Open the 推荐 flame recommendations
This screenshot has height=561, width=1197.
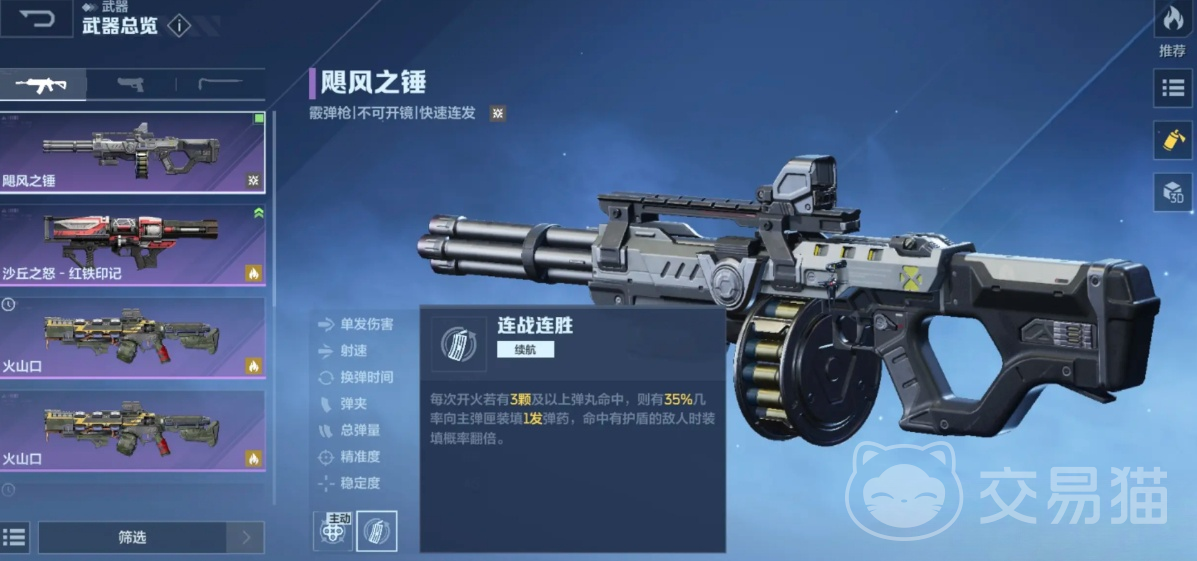1172,27
